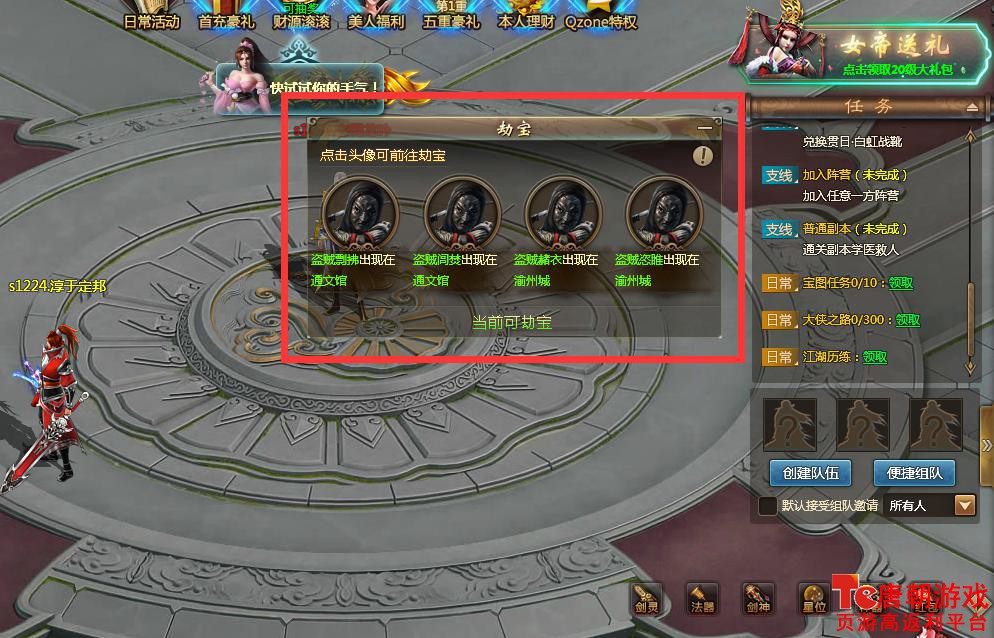Open the 日常活动 daily events menu
This screenshot has width=994, height=638.
[x=153, y=16]
